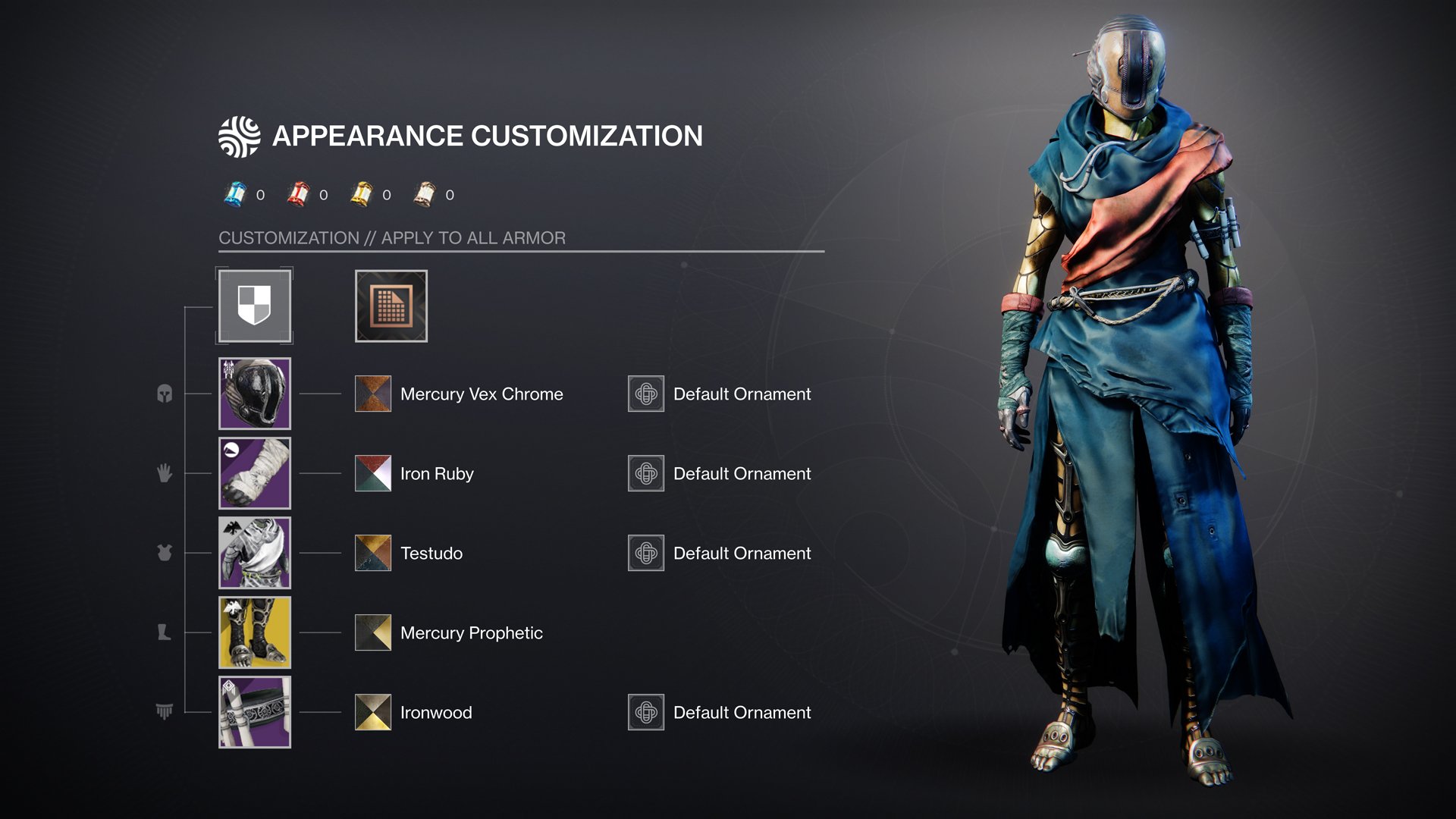Select the chest armor slot
Screen dimensions: 1456x819
point(255,553)
